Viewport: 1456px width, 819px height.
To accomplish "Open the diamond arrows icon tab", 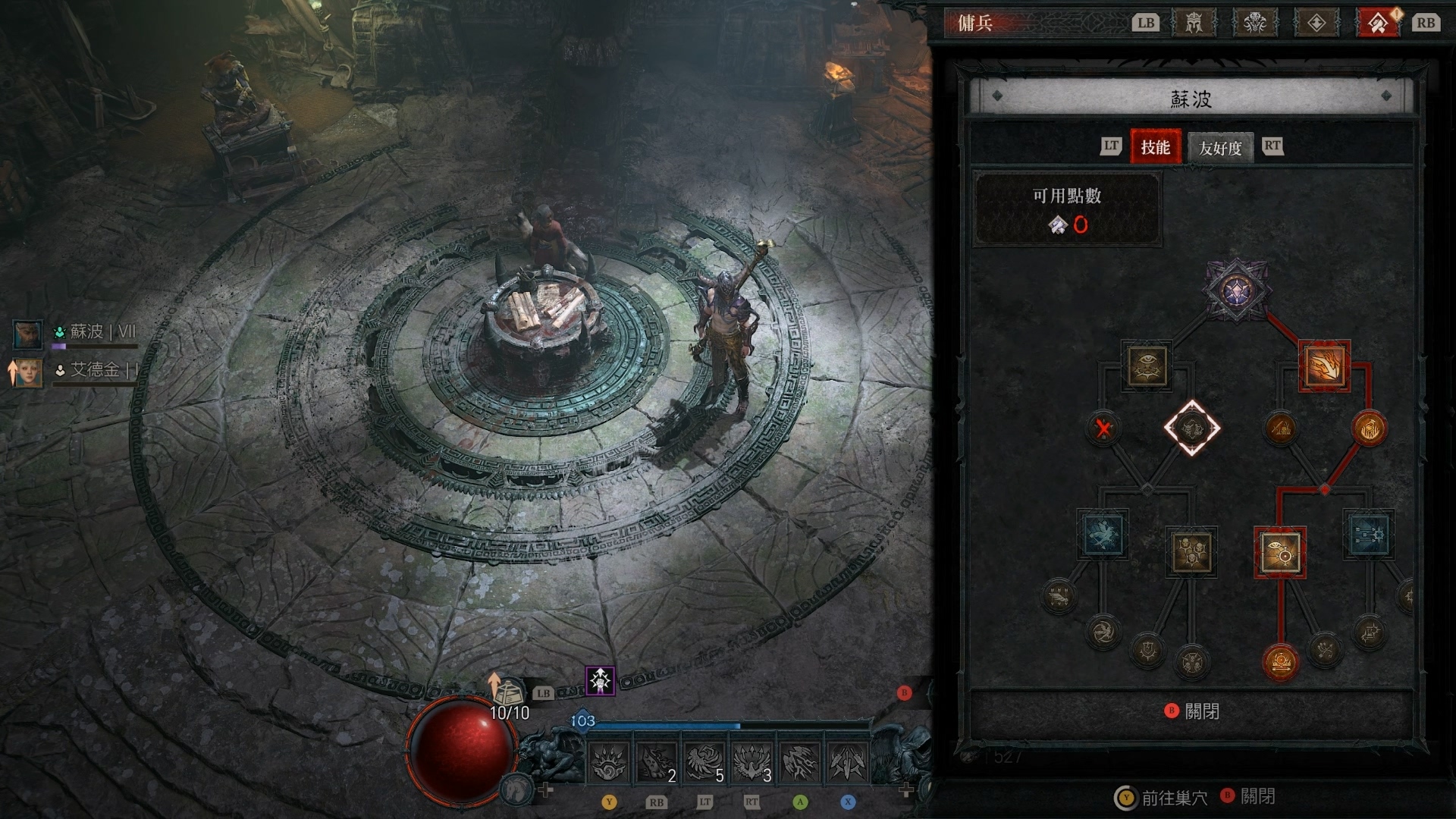I will 1316,23.
